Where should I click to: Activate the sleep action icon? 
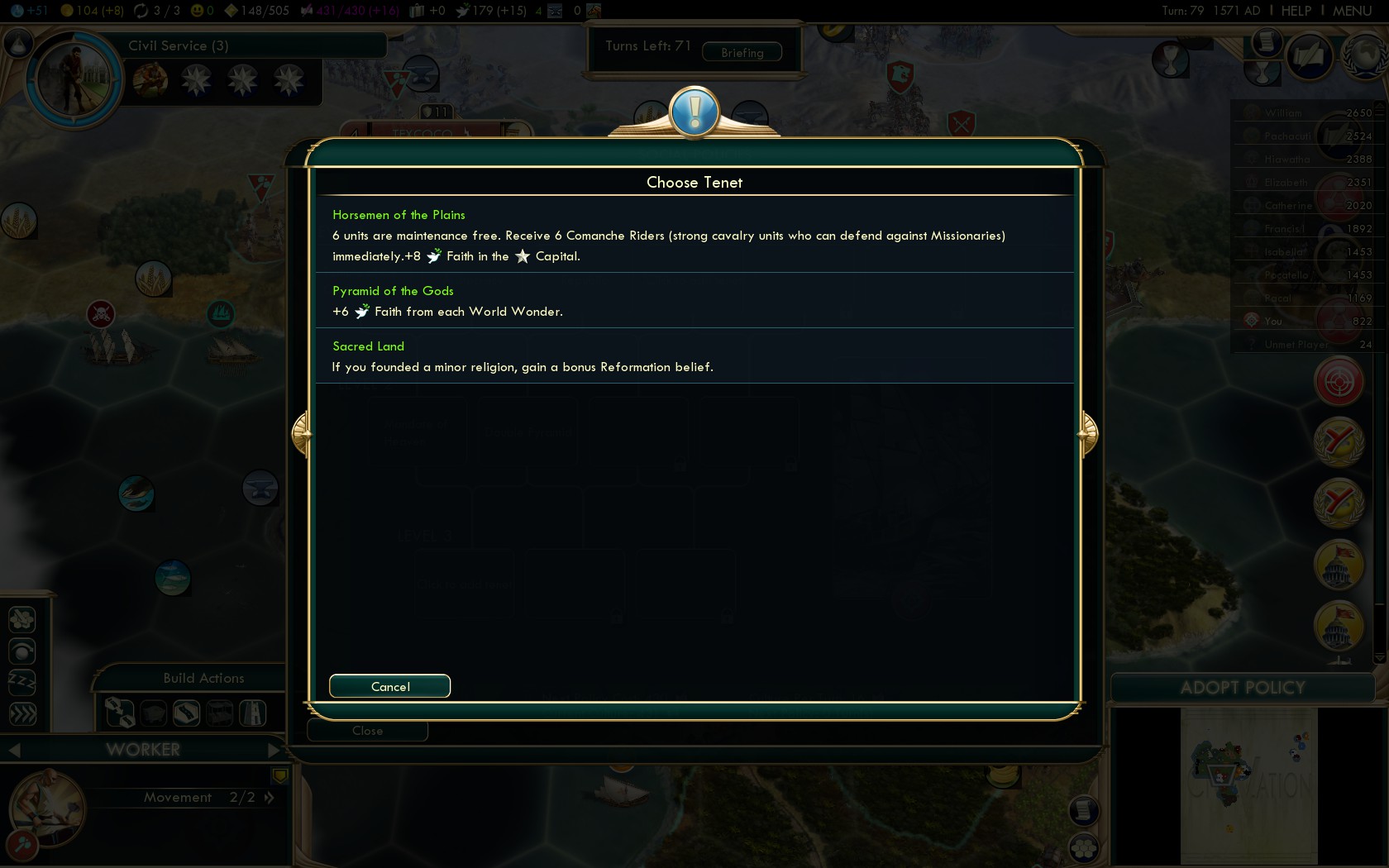(x=22, y=682)
